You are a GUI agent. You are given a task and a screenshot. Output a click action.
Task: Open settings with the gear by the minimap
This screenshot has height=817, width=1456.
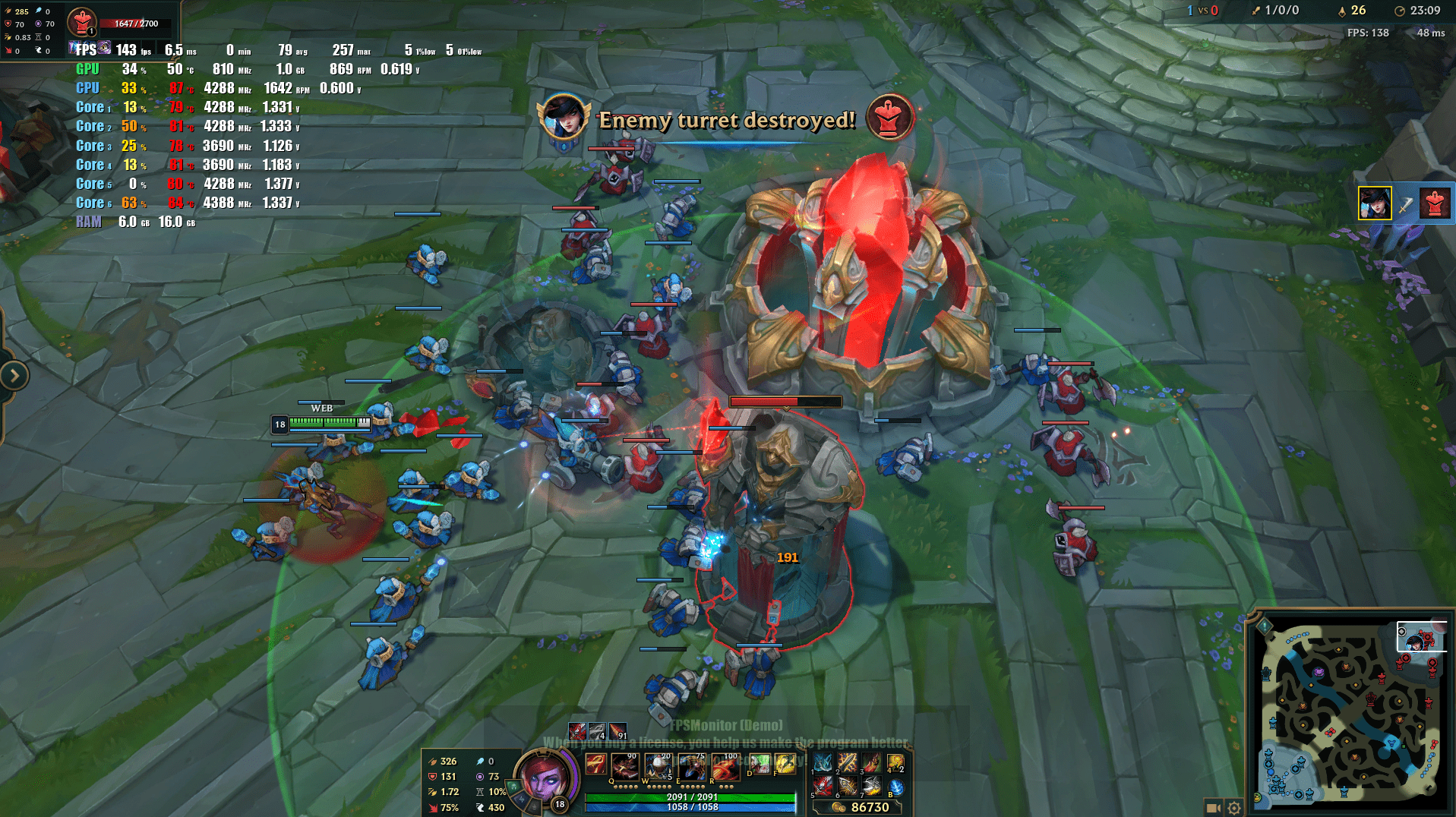[x=1234, y=808]
